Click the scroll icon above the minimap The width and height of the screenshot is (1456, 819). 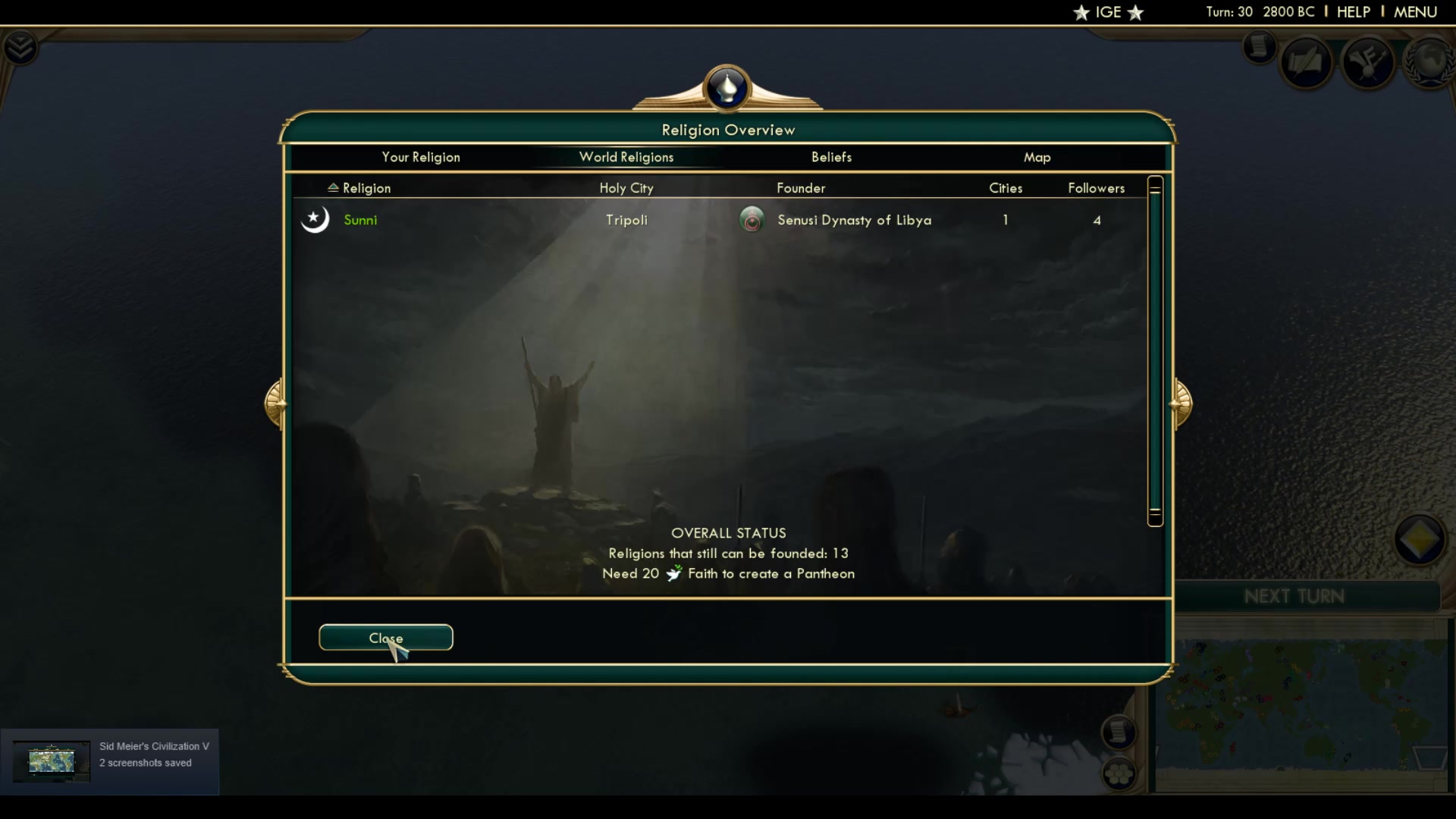tap(1119, 733)
